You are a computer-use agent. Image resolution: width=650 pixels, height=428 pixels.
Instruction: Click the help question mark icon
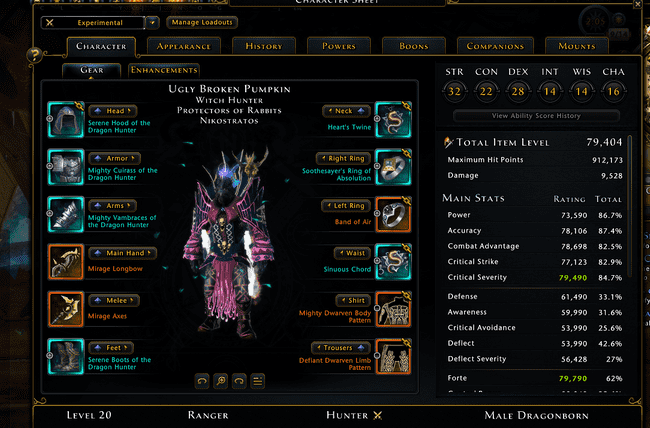pyautogui.click(x=35, y=55)
